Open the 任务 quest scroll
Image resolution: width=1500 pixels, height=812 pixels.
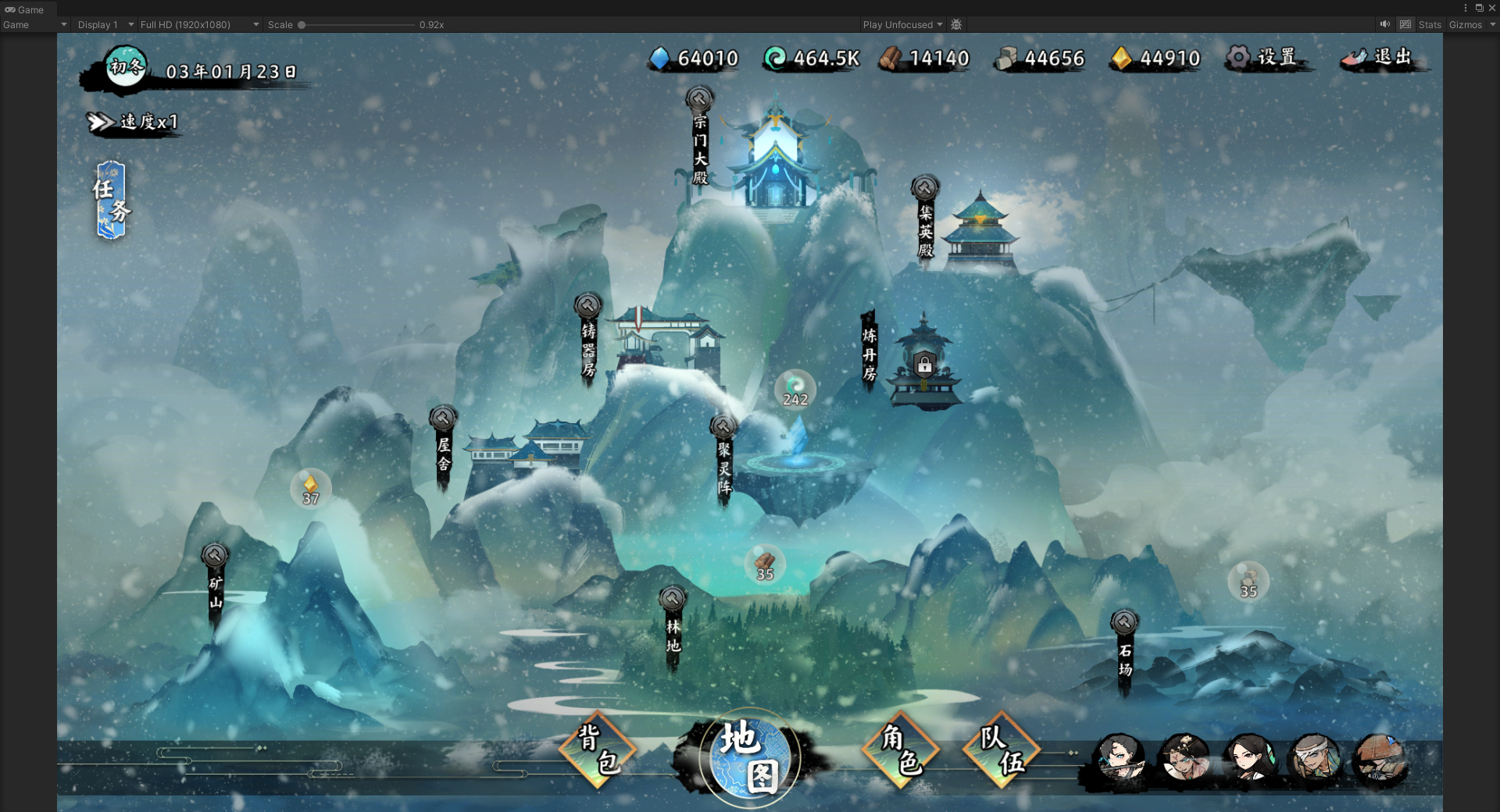(111, 200)
